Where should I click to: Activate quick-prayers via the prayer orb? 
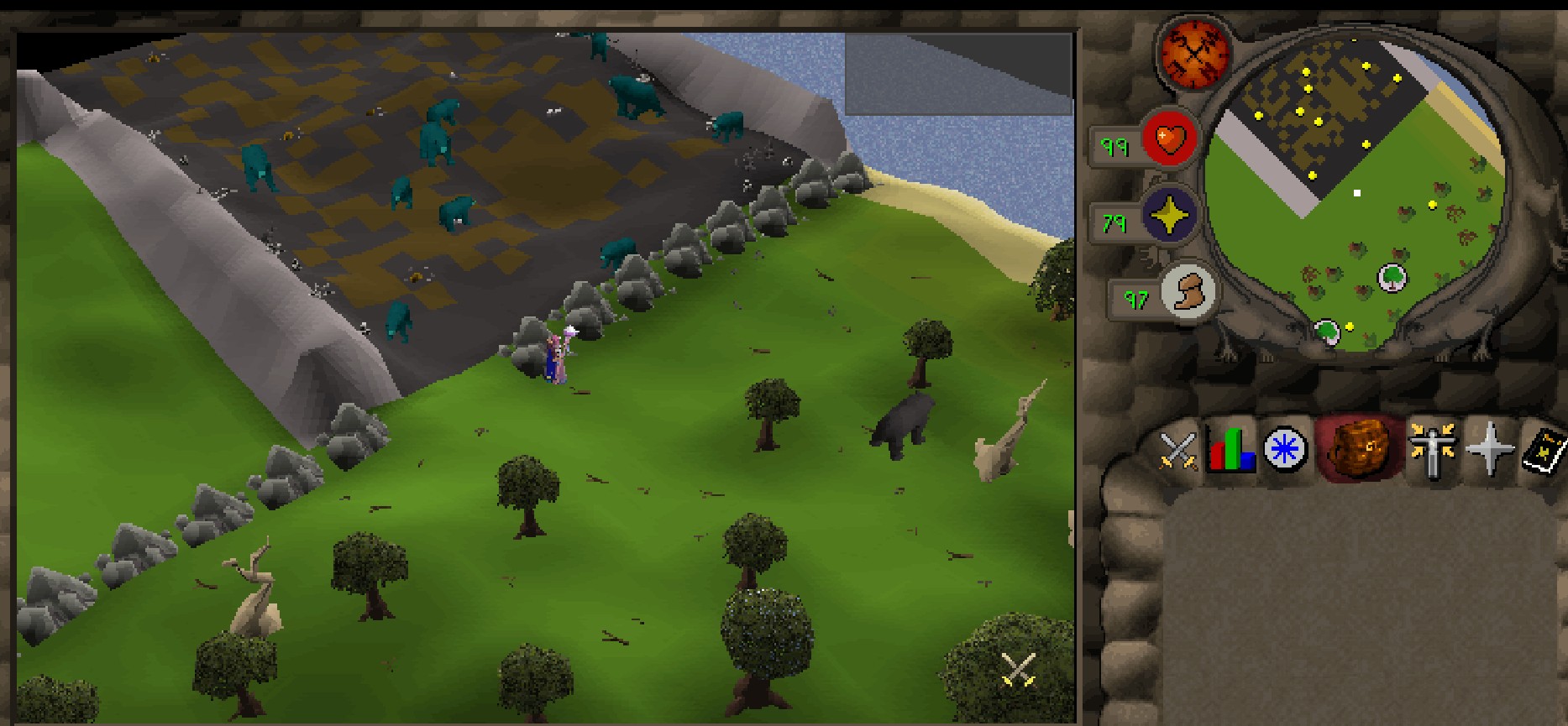[x=1168, y=217]
